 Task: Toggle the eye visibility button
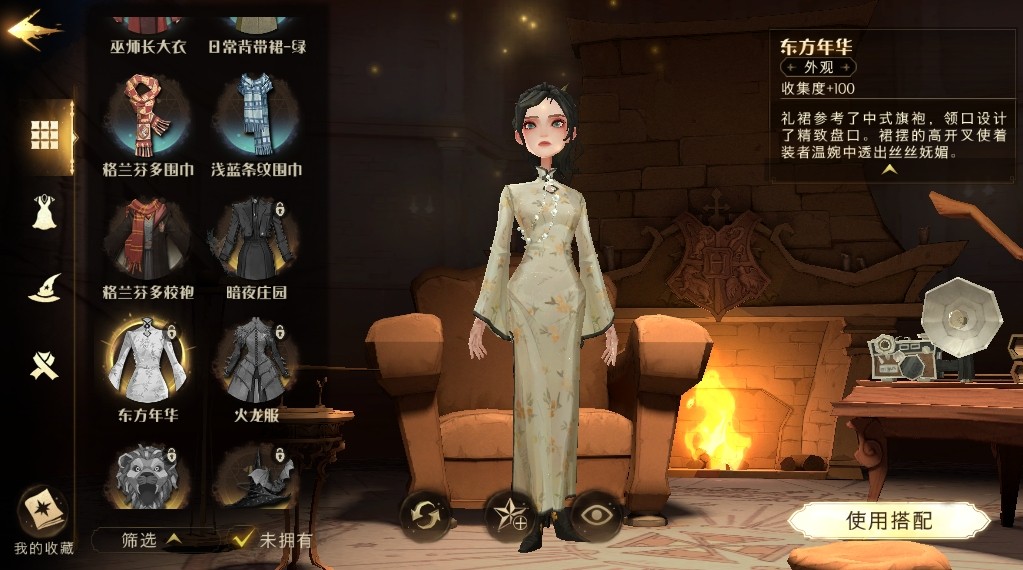(x=596, y=516)
